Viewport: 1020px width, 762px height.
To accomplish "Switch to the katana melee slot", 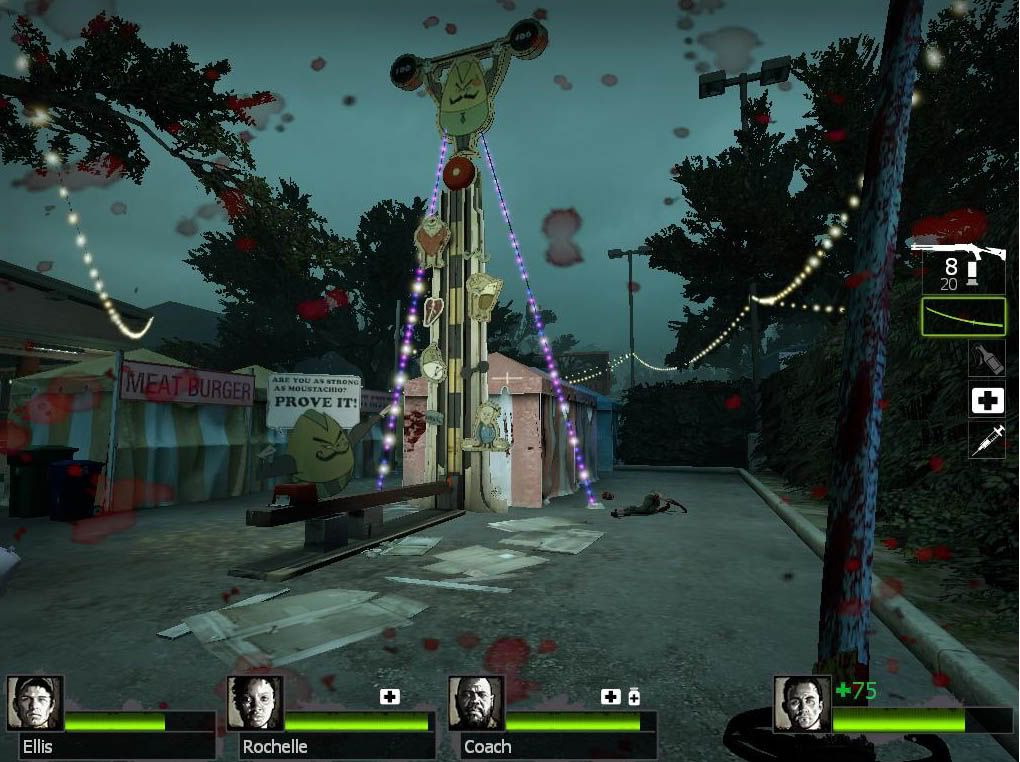I will click(x=962, y=318).
